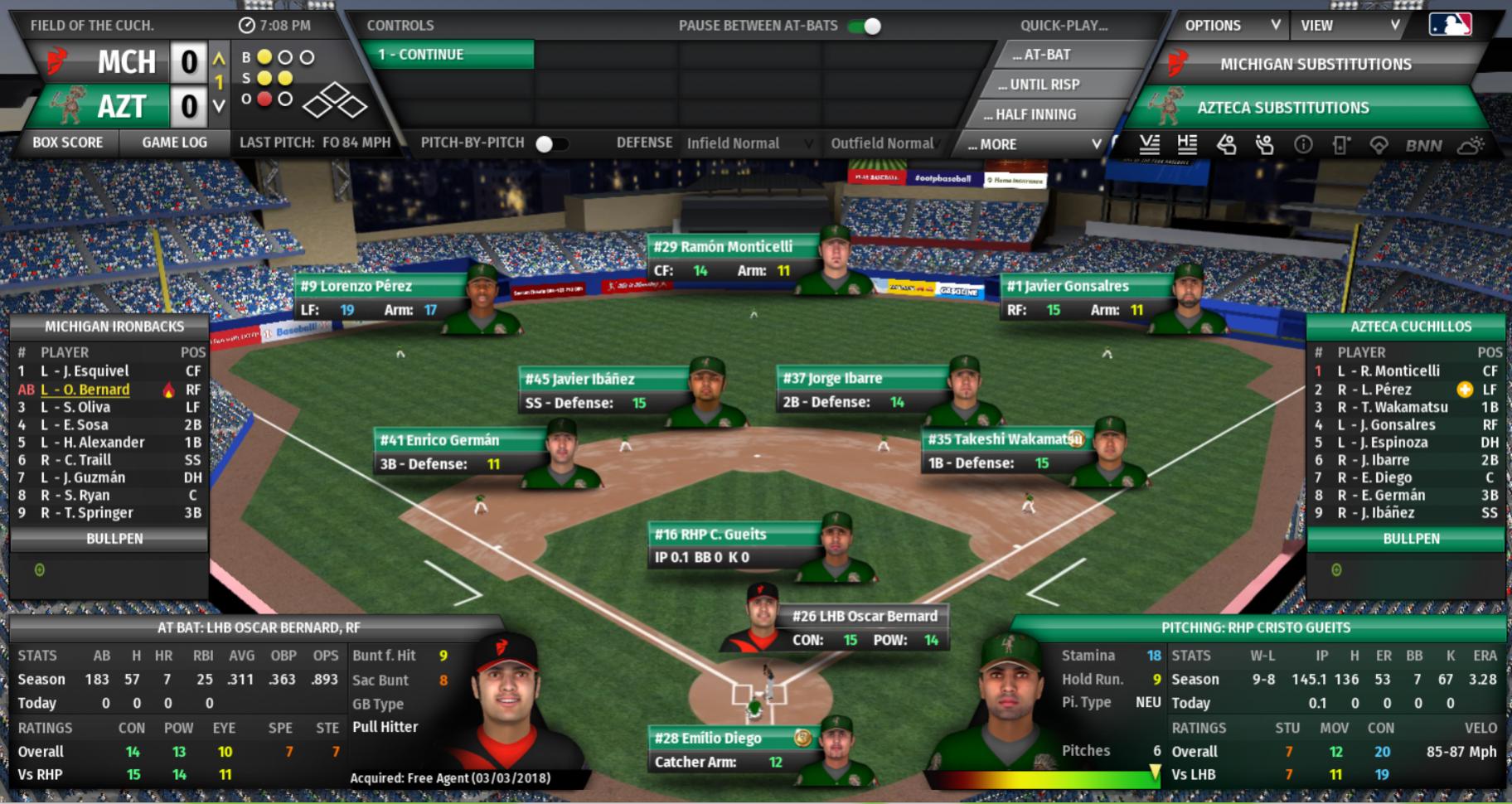Open Azteca Substitutions

[1282, 108]
